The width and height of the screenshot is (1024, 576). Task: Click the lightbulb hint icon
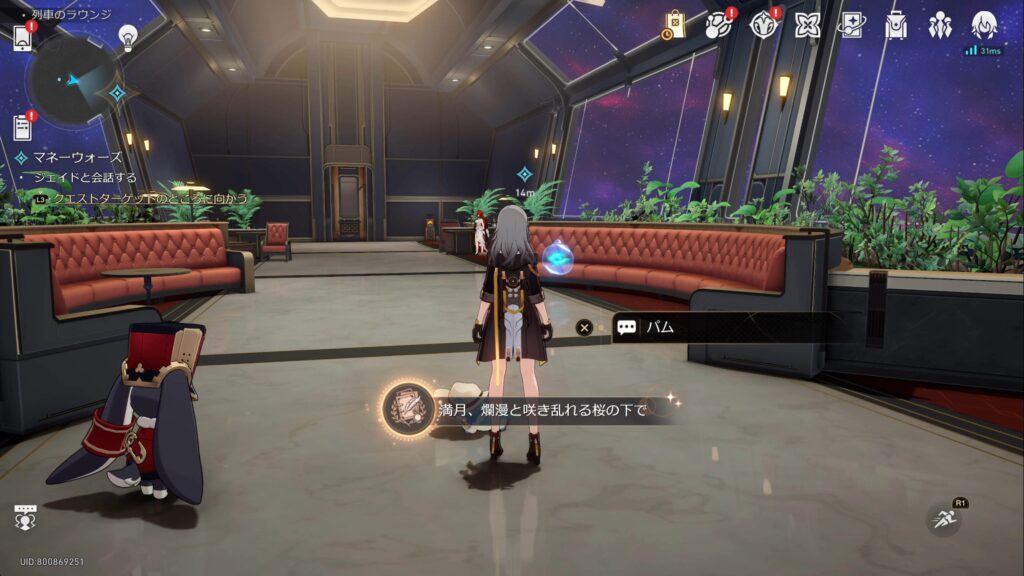click(128, 36)
